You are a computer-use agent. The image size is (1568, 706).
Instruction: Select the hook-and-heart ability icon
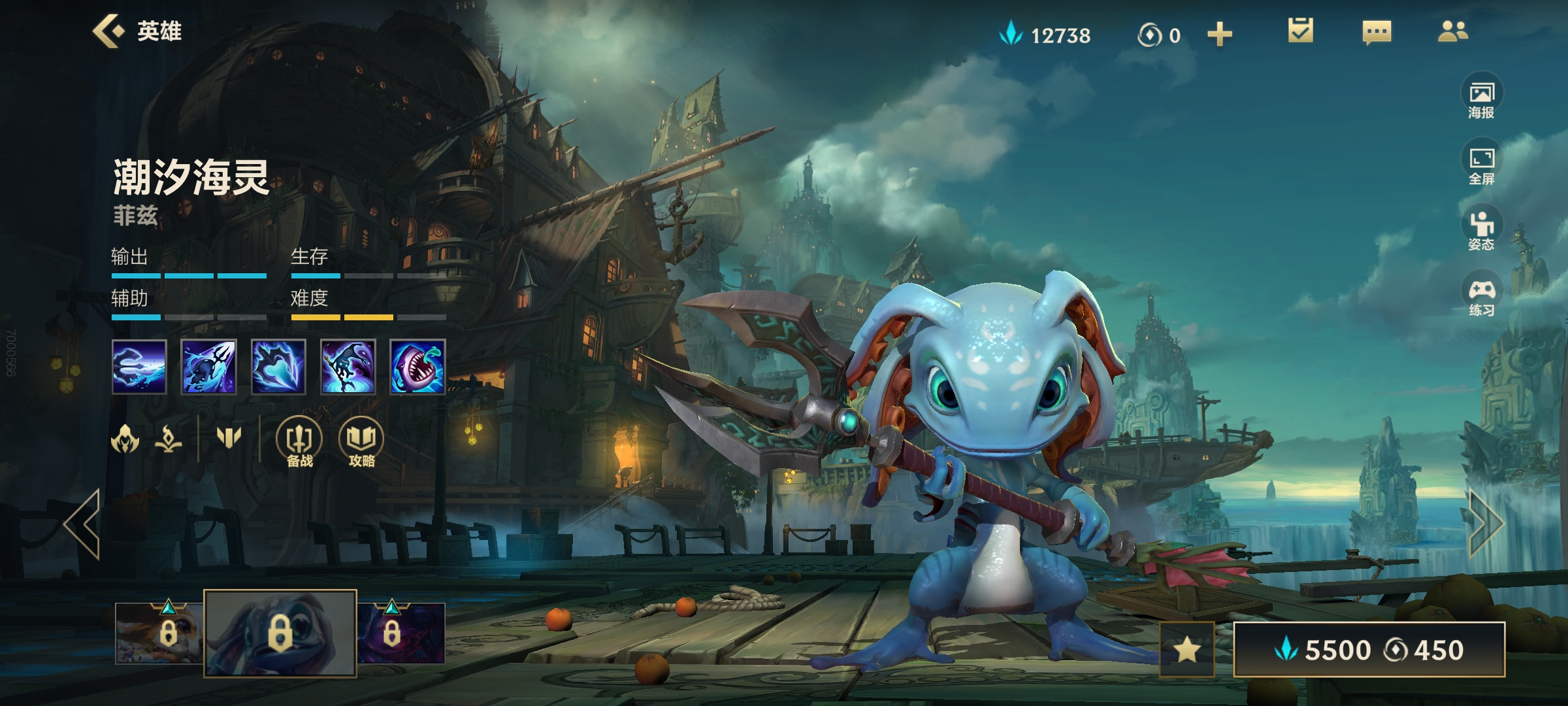[278, 367]
